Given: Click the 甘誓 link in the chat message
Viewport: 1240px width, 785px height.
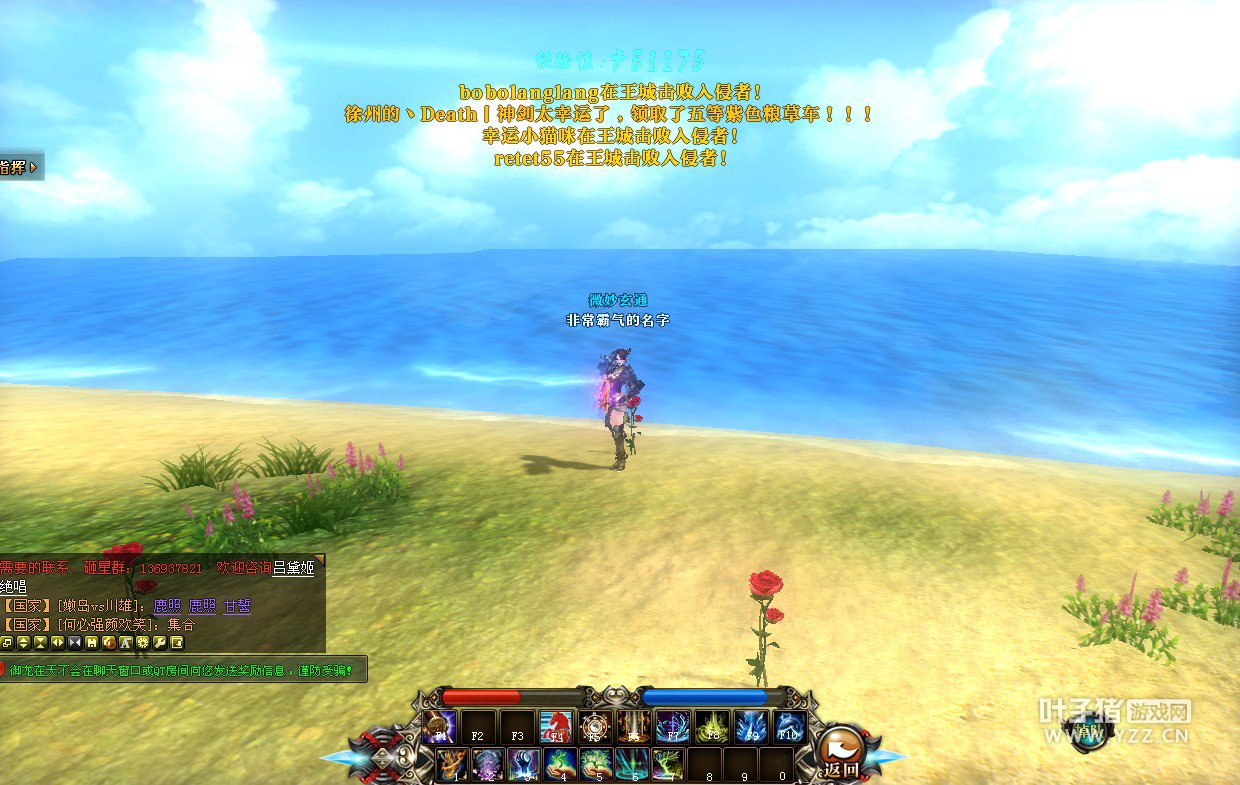Looking at the screenshot, I should pyautogui.click(x=237, y=606).
